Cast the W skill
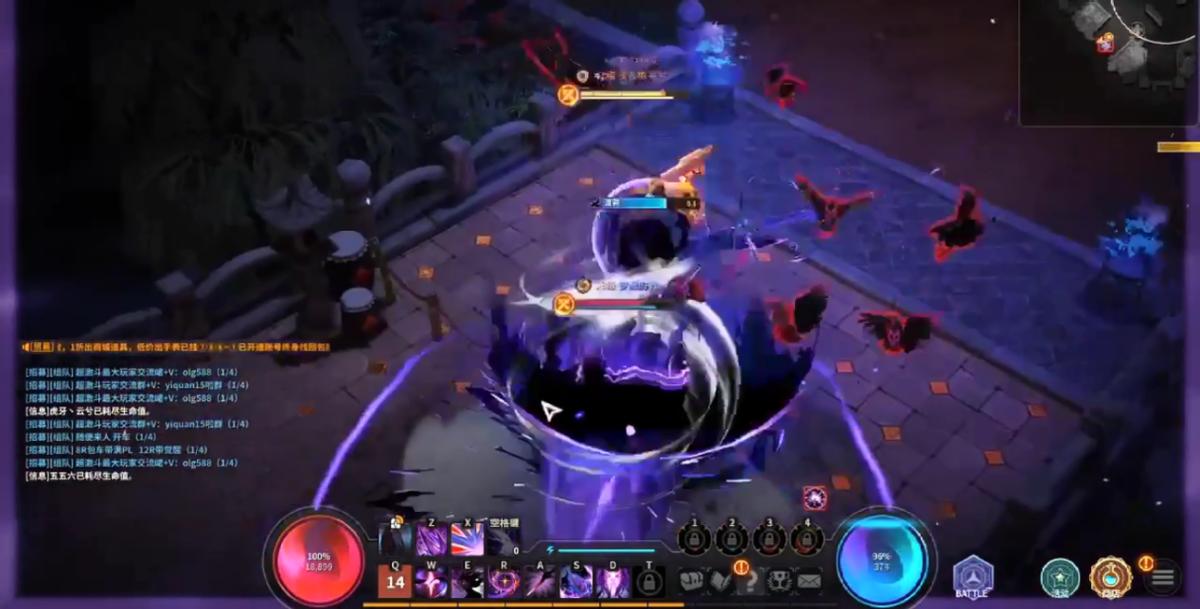This screenshot has height=609, width=1200. coord(431,582)
